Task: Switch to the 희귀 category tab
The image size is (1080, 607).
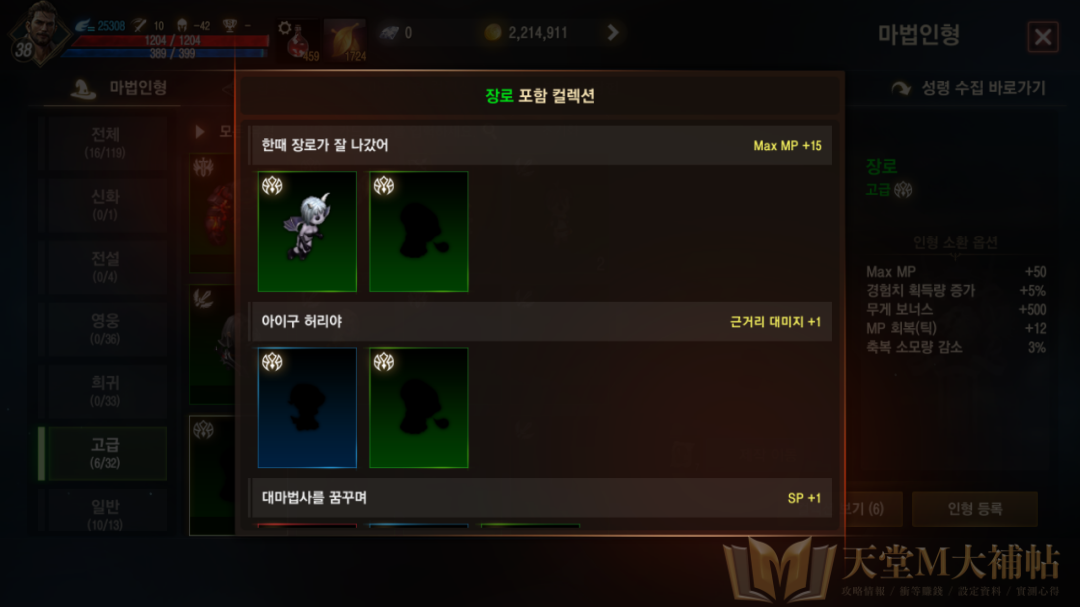Action: tap(104, 391)
